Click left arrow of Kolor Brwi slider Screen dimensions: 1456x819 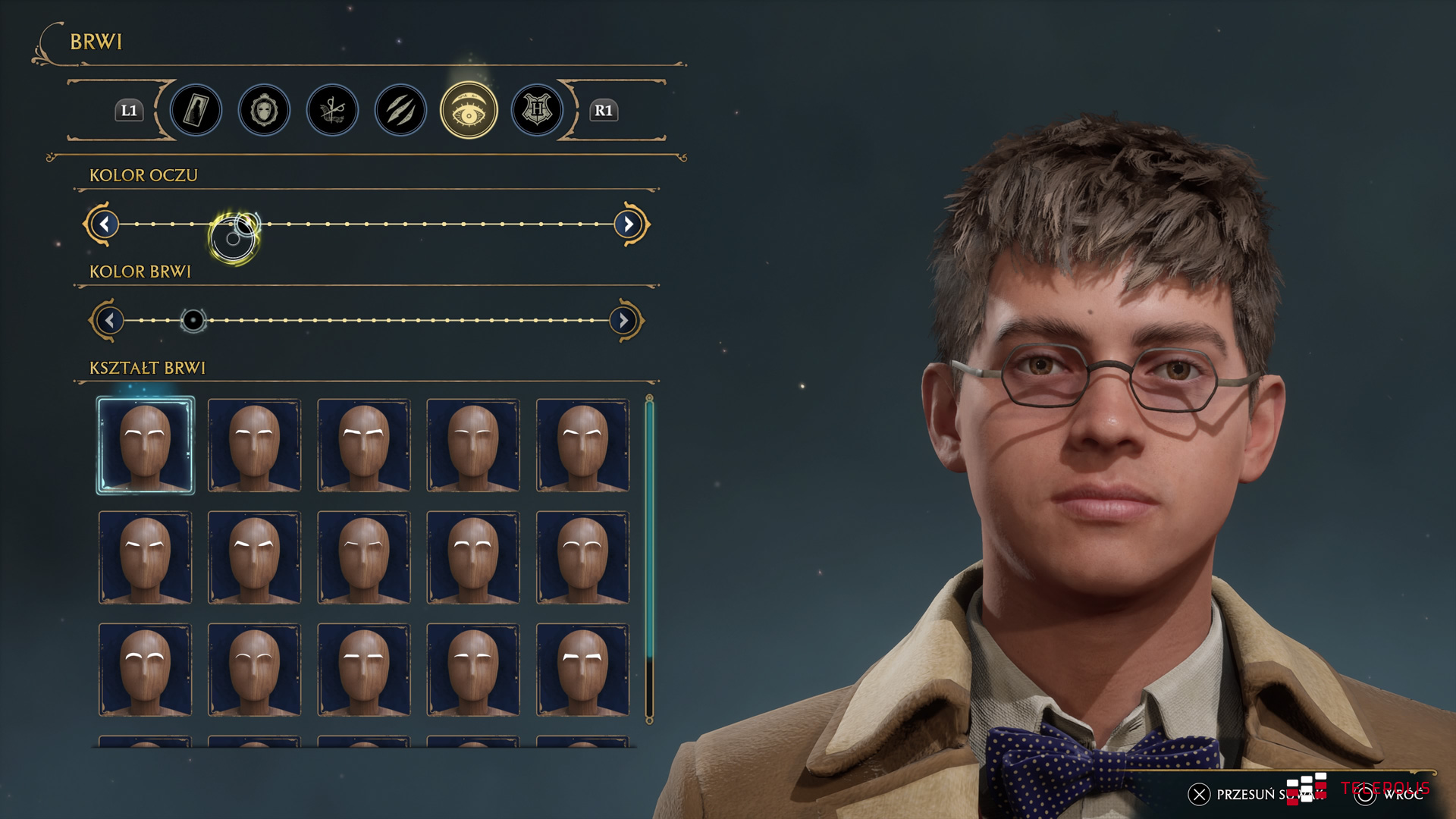(110, 321)
